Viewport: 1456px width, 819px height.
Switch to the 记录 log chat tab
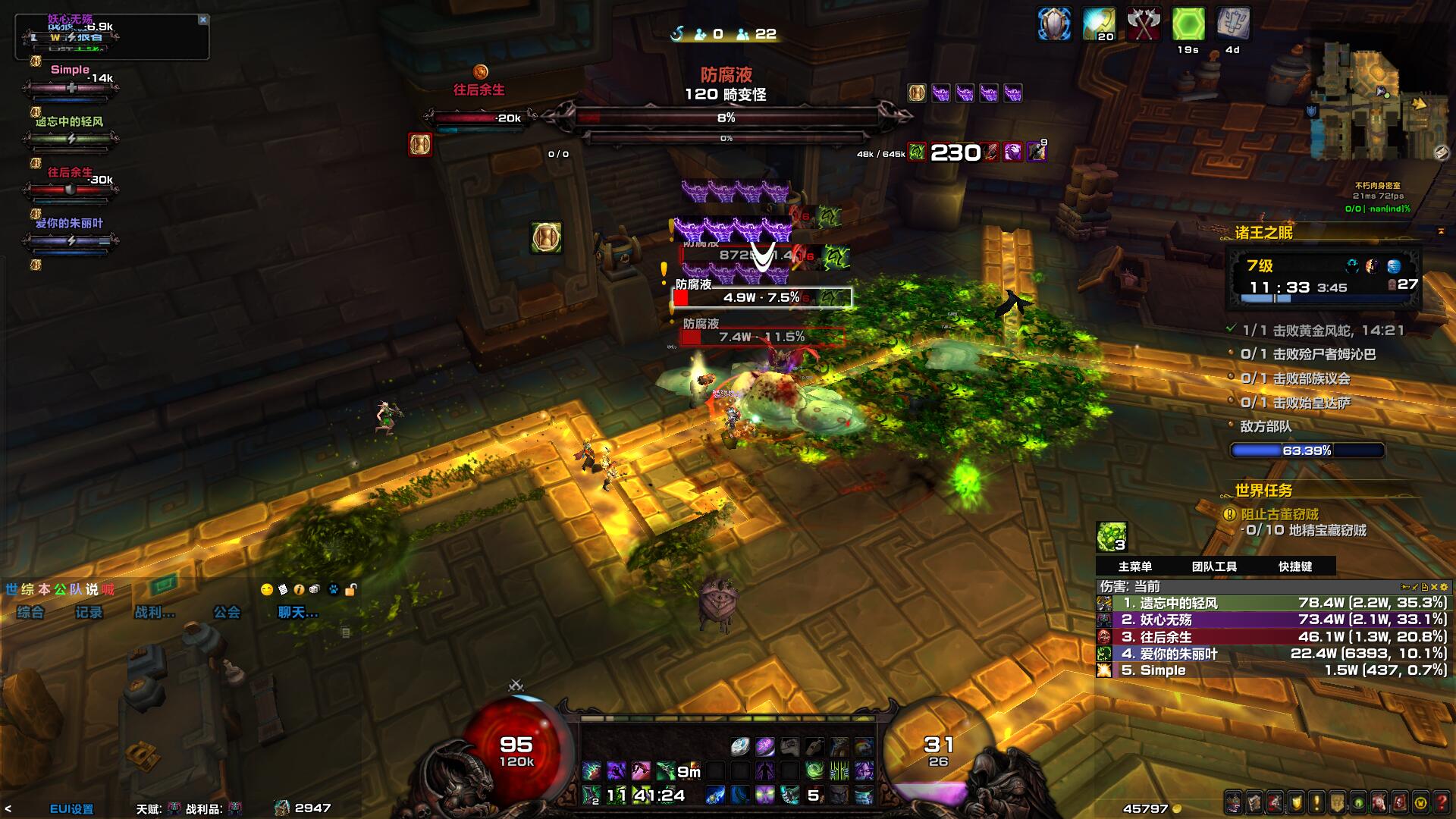[x=89, y=612]
